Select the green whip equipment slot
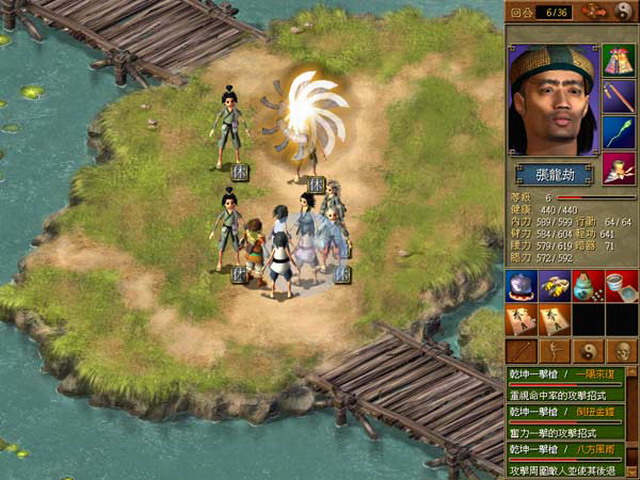640x480 pixels. [618, 132]
